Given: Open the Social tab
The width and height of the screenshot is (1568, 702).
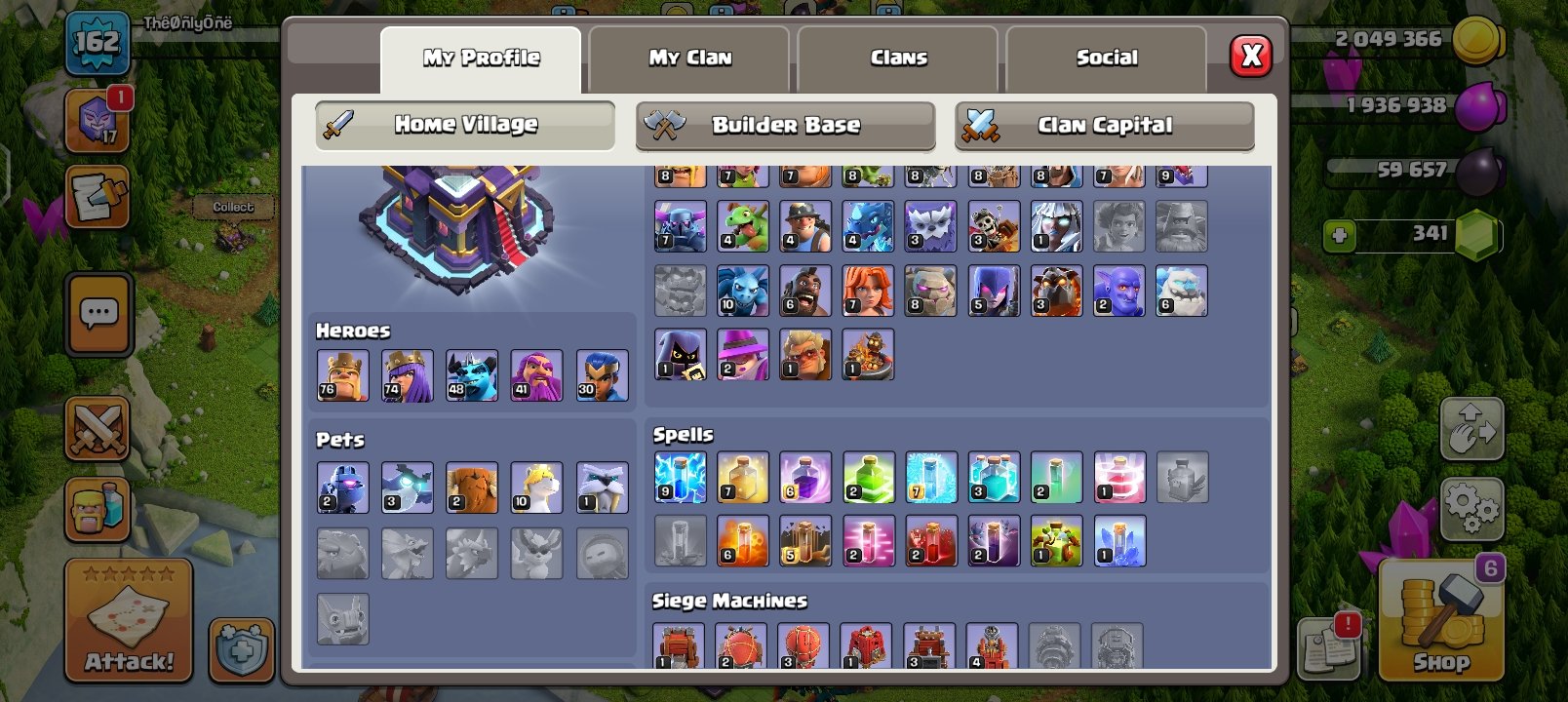Looking at the screenshot, I should tap(1107, 58).
